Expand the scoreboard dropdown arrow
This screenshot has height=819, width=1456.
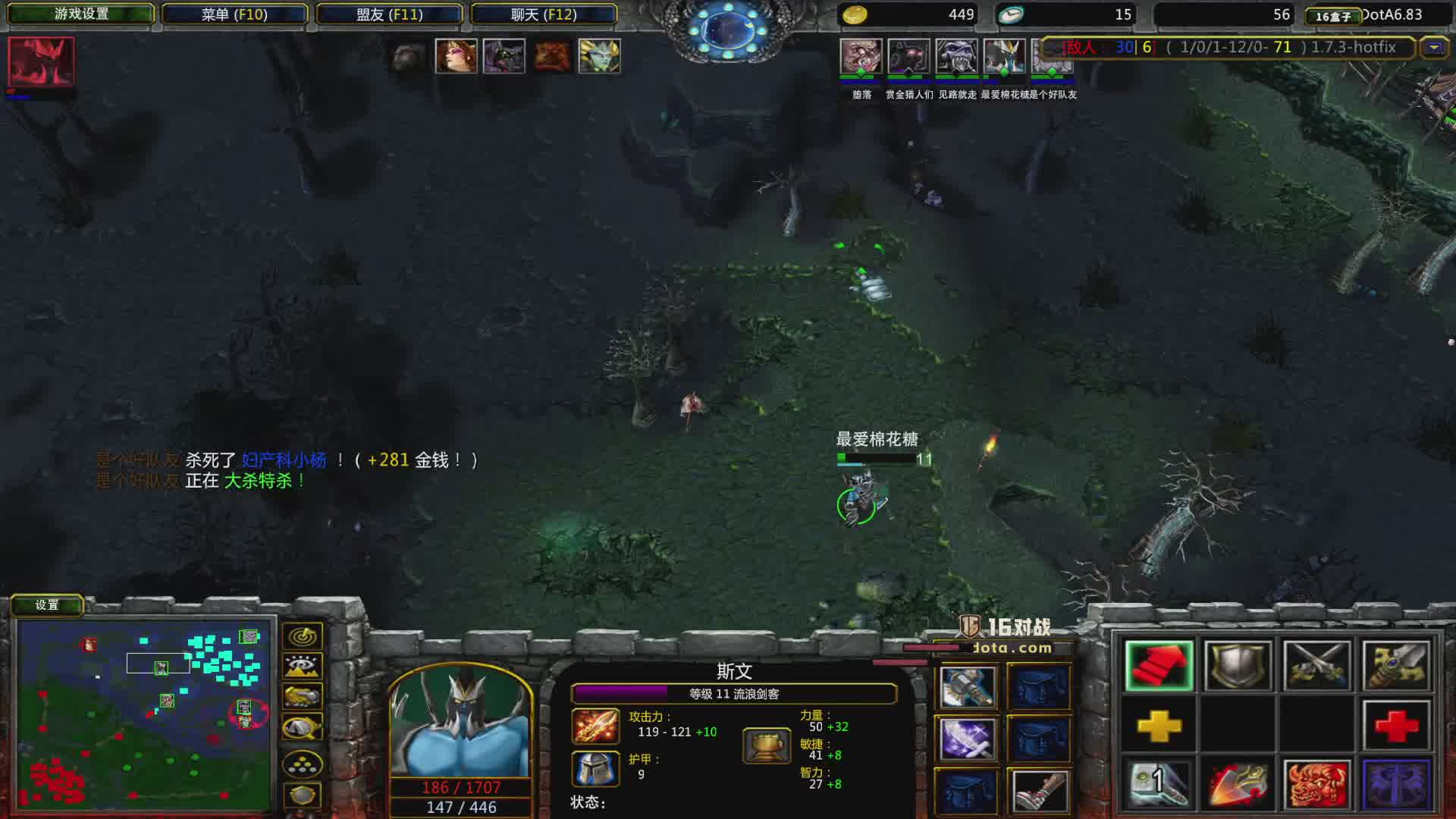click(x=1433, y=48)
